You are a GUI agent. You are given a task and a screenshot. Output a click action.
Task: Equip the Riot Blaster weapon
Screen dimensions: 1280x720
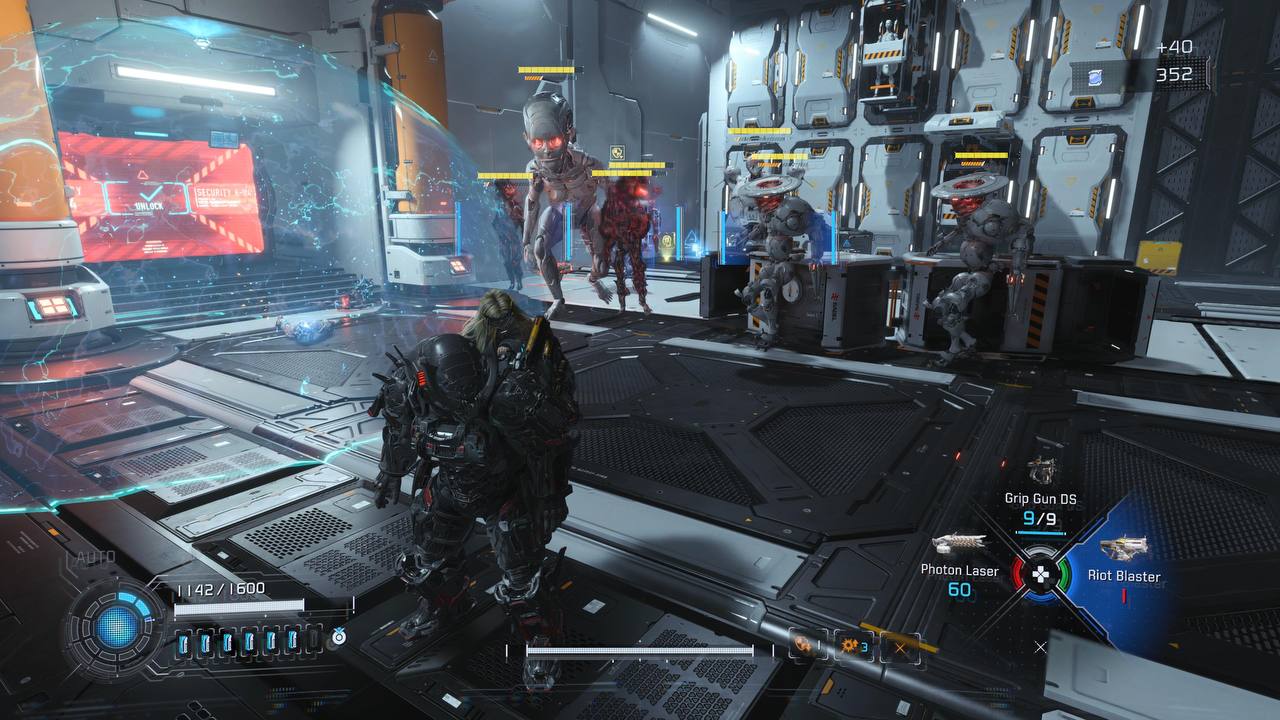1123,548
